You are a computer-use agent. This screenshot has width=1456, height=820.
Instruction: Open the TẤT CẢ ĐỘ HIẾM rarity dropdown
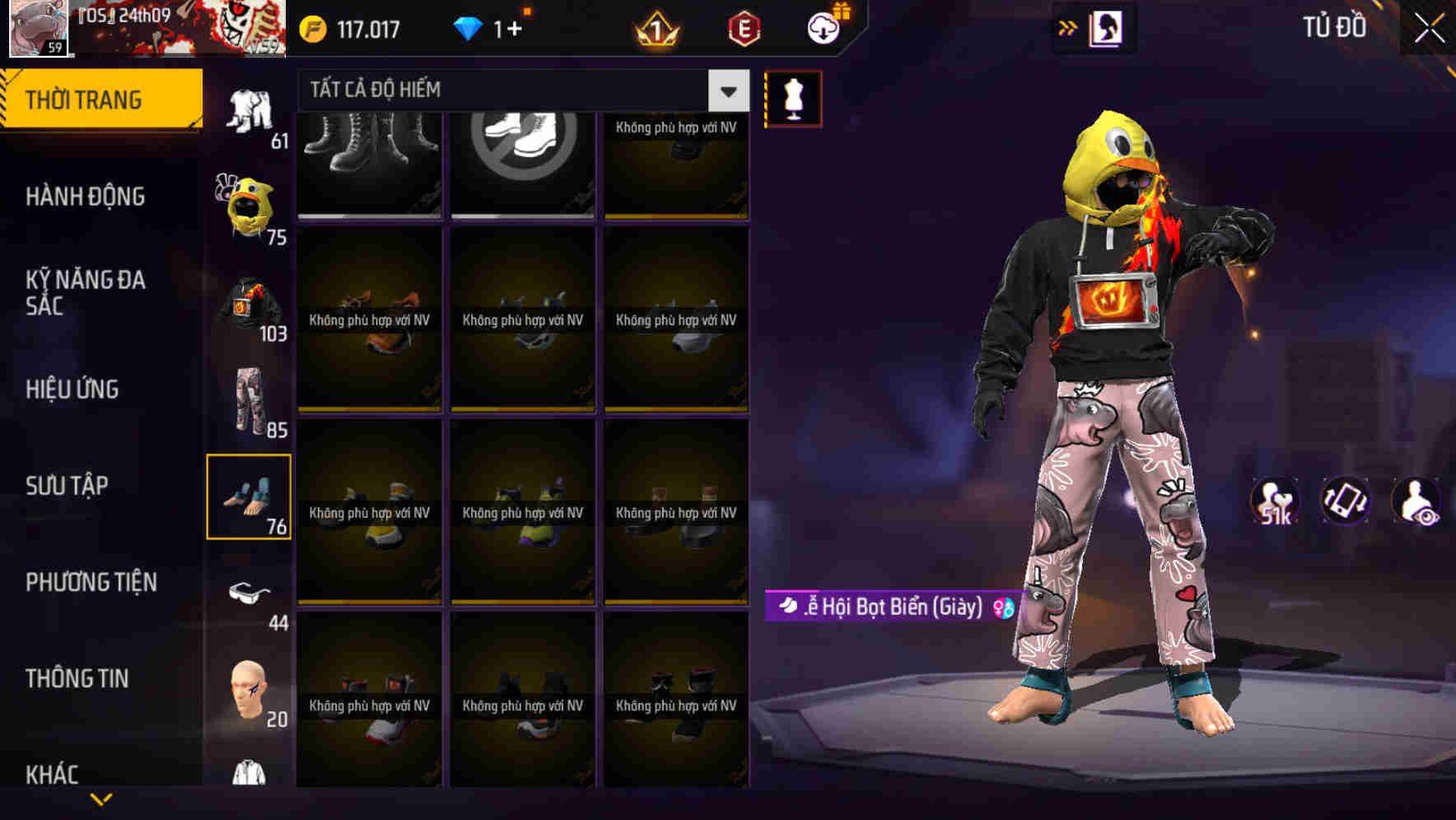pyautogui.click(x=511, y=91)
